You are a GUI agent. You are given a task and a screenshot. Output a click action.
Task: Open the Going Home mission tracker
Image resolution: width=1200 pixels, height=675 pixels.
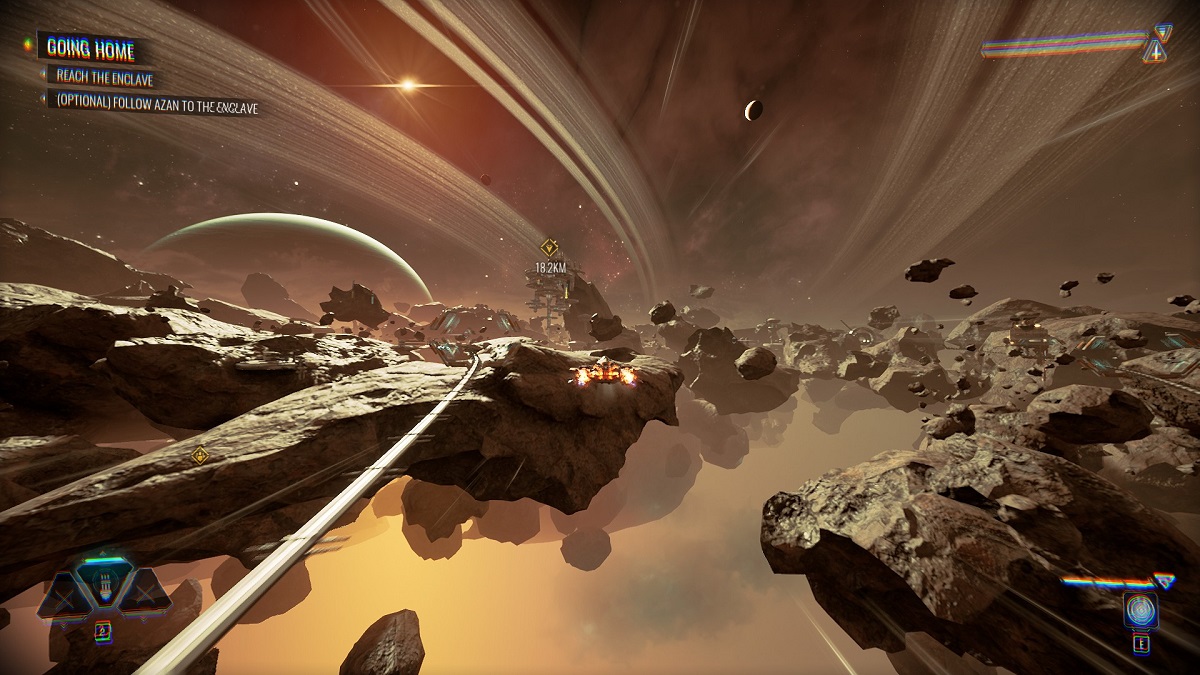91,46
